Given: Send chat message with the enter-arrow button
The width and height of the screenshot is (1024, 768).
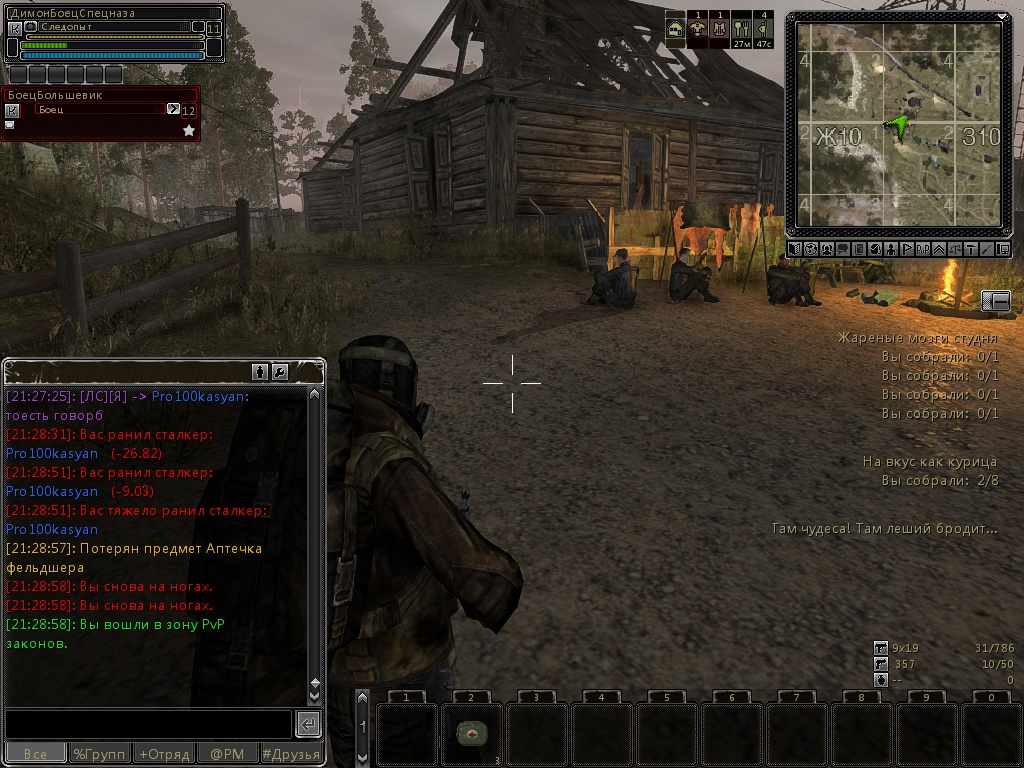Looking at the screenshot, I should pos(309,724).
